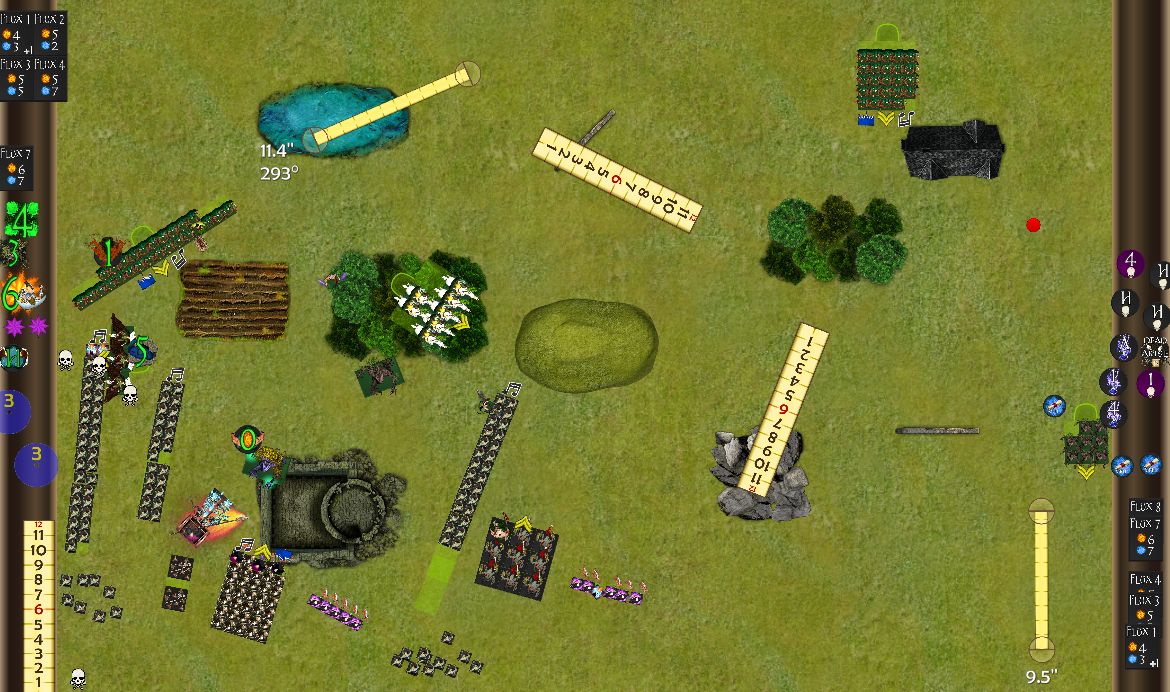Click the red dot marker

1033,225
